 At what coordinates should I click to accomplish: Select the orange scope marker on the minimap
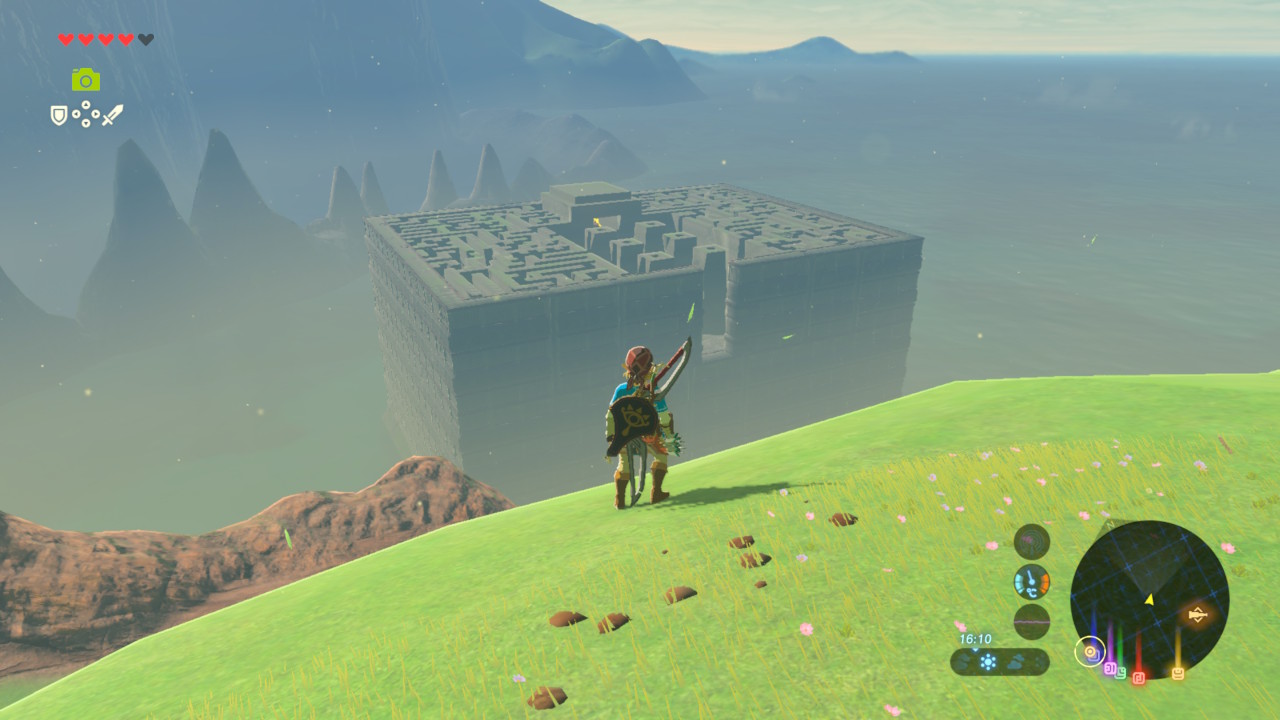pyautogui.click(x=1197, y=614)
